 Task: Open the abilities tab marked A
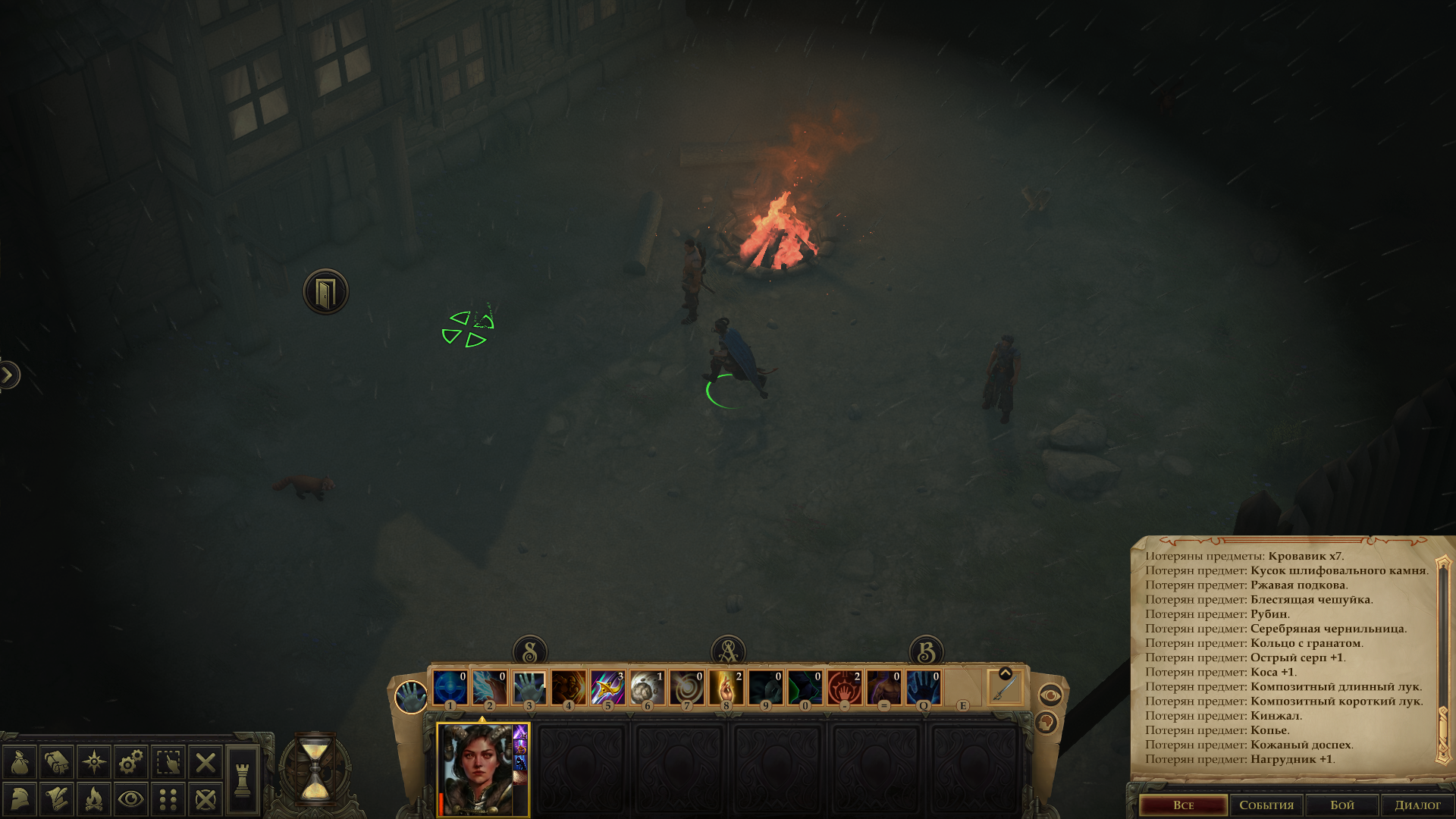728,651
